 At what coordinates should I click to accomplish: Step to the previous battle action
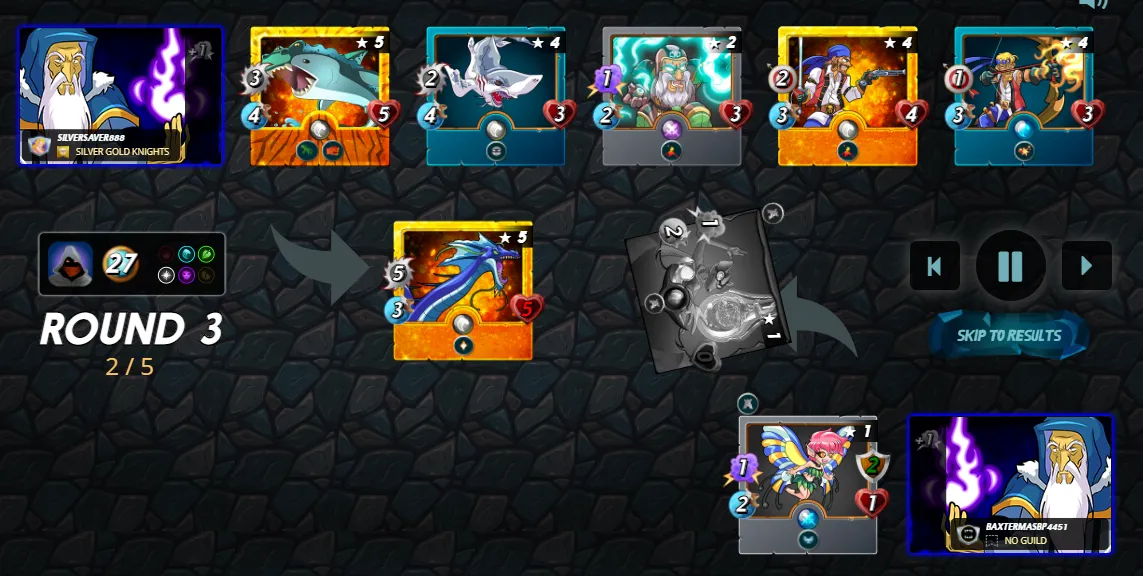coord(934,266)
